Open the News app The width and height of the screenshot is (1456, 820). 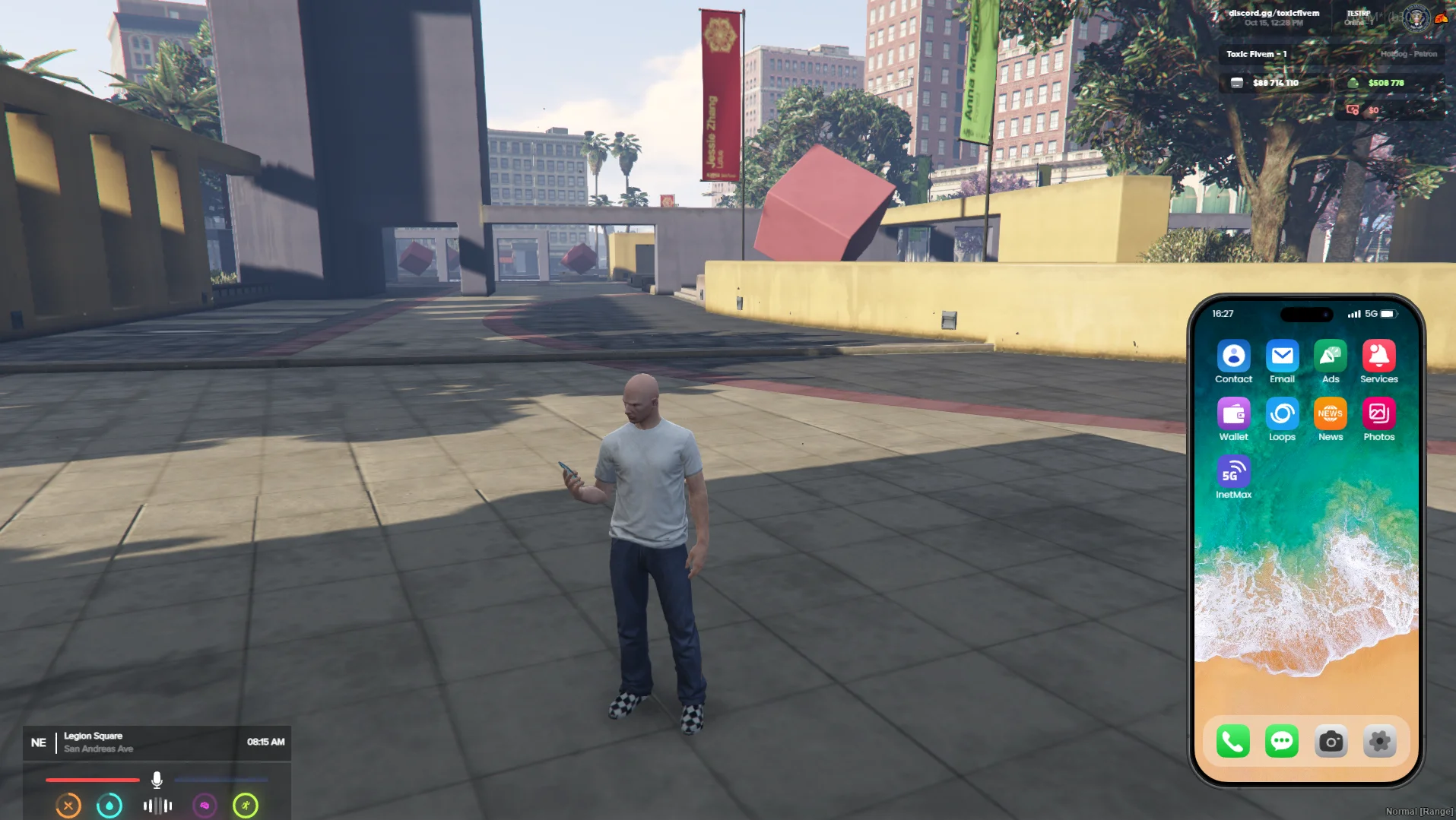tap(1331, 413)
